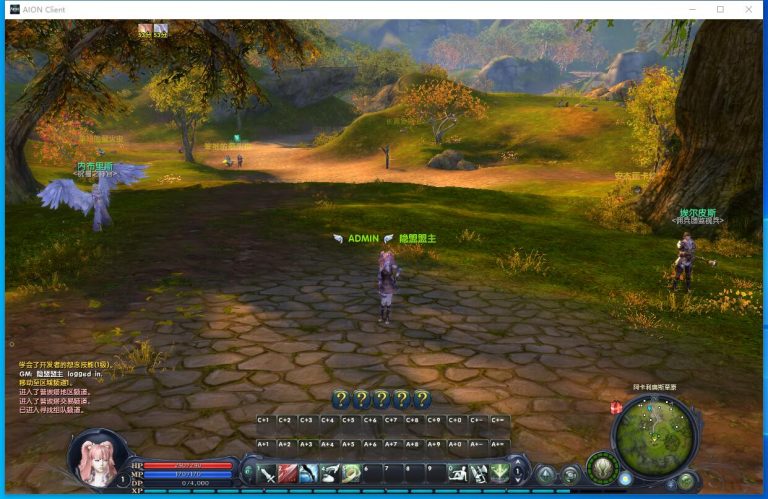Select the empty A+1 quickbar slot
This screenshot has width=768, height=499.
[264, 444]
